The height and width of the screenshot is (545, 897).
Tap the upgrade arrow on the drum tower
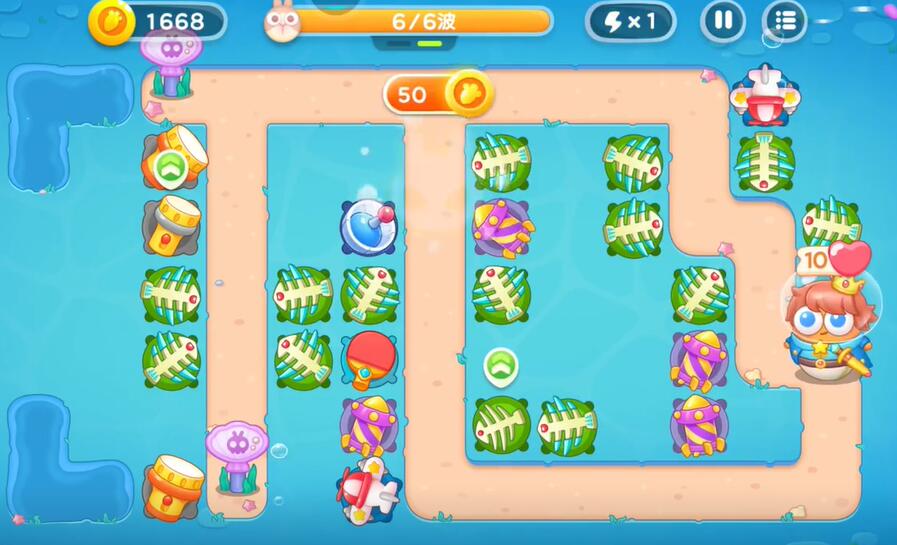[170, 167]
